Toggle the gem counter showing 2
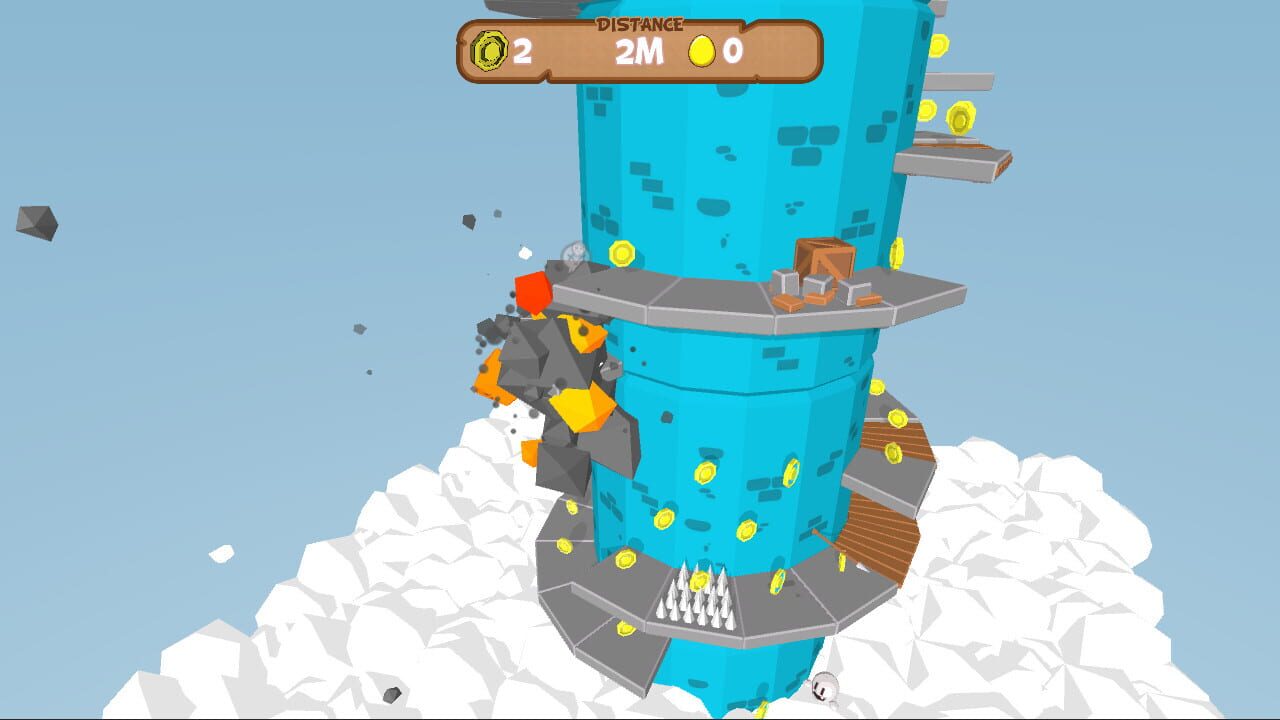 tap(524, 50)
